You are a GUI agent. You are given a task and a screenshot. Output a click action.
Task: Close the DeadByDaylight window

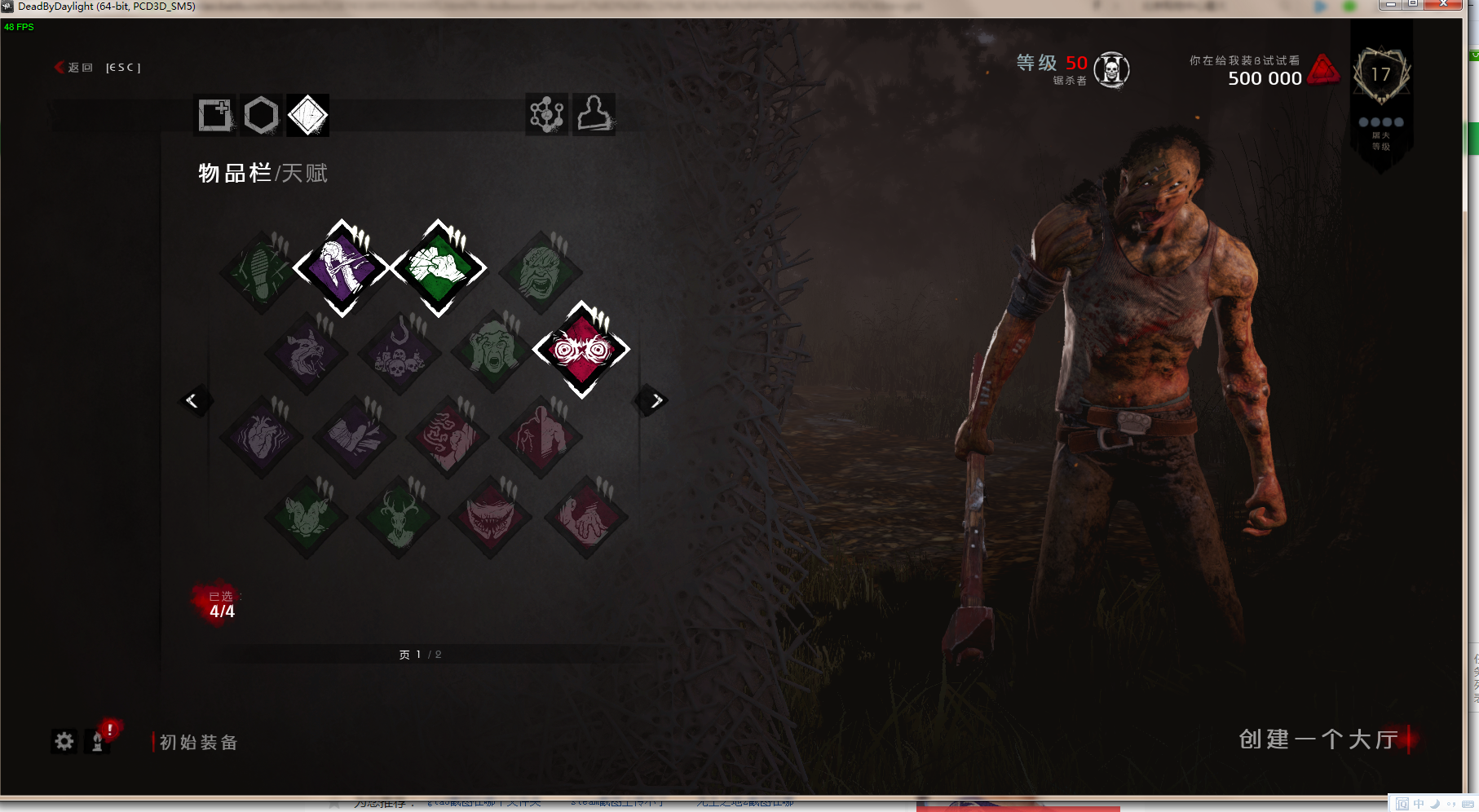pos(1443,5)
